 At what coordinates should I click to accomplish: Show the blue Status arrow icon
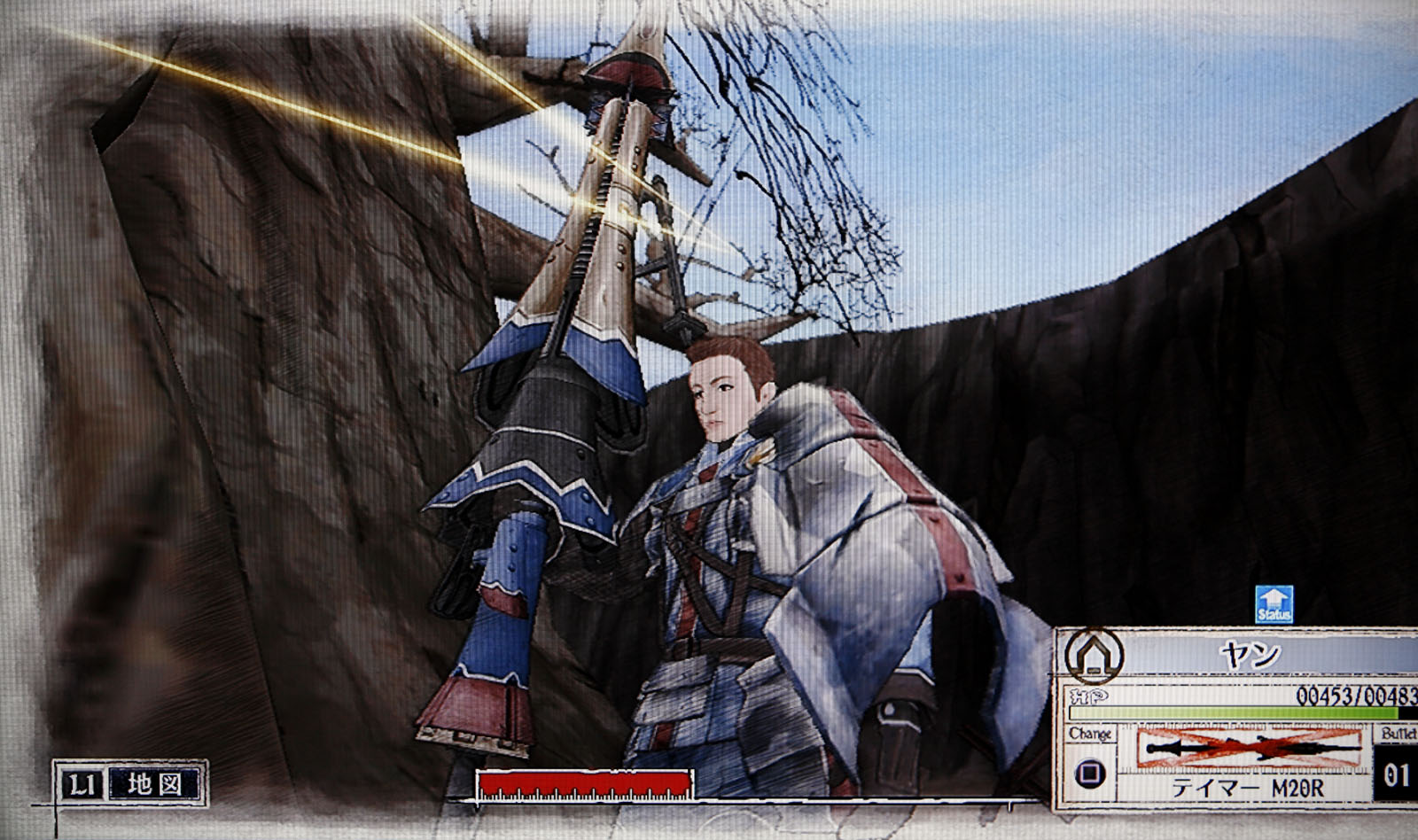tap(1274, 603)
